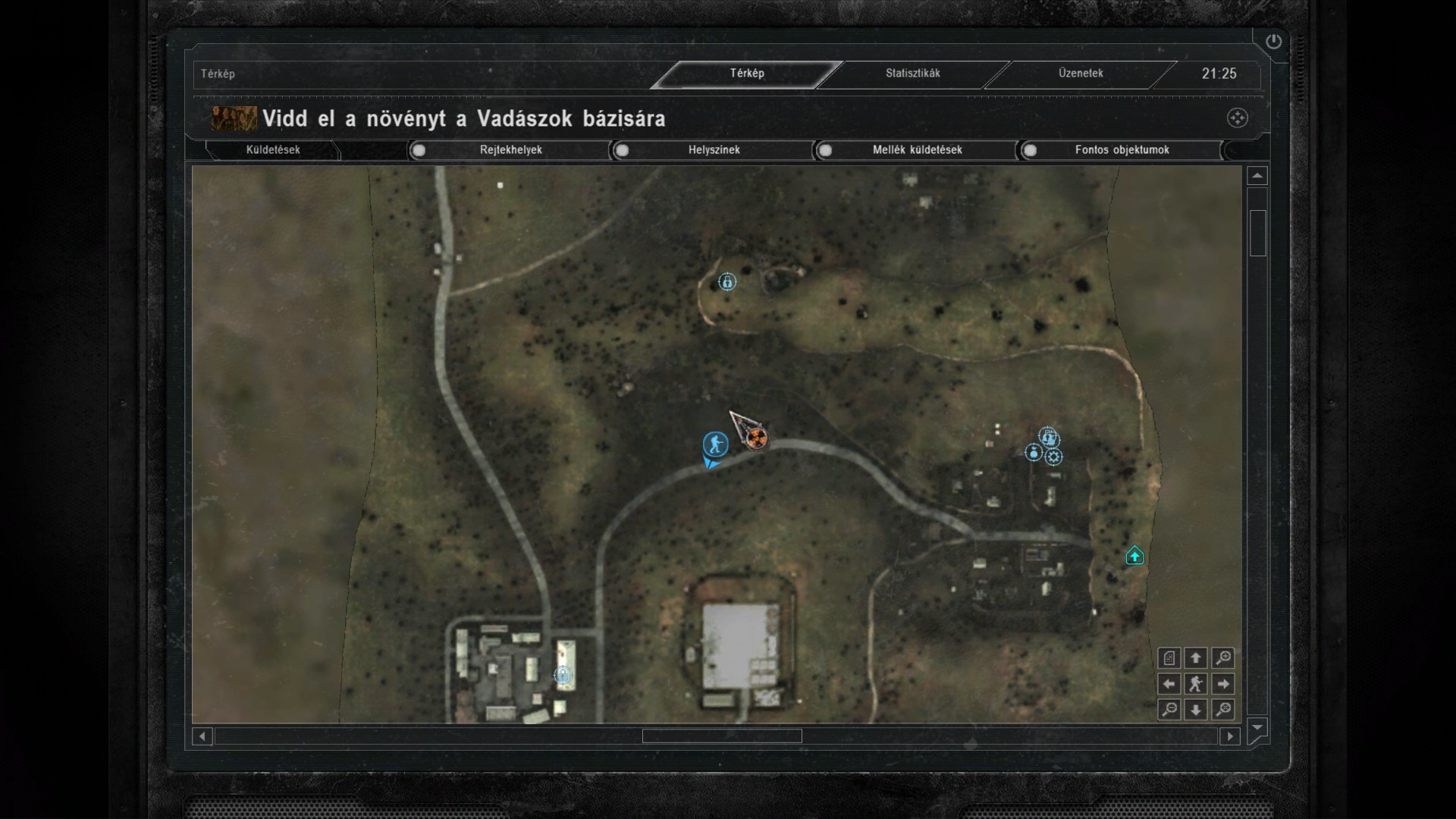The width and height of the screenshot is (1456, 819).
Task: Toggle the Mellék küldetések filter
Action: tap(825, 150)
